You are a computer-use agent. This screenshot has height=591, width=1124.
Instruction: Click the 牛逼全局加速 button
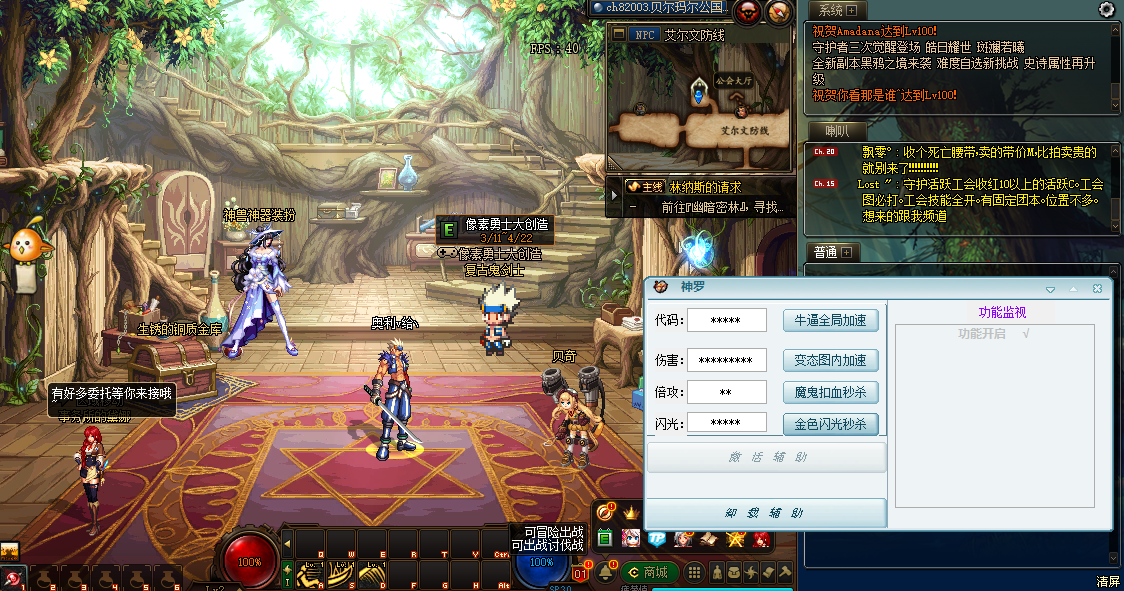830,320
